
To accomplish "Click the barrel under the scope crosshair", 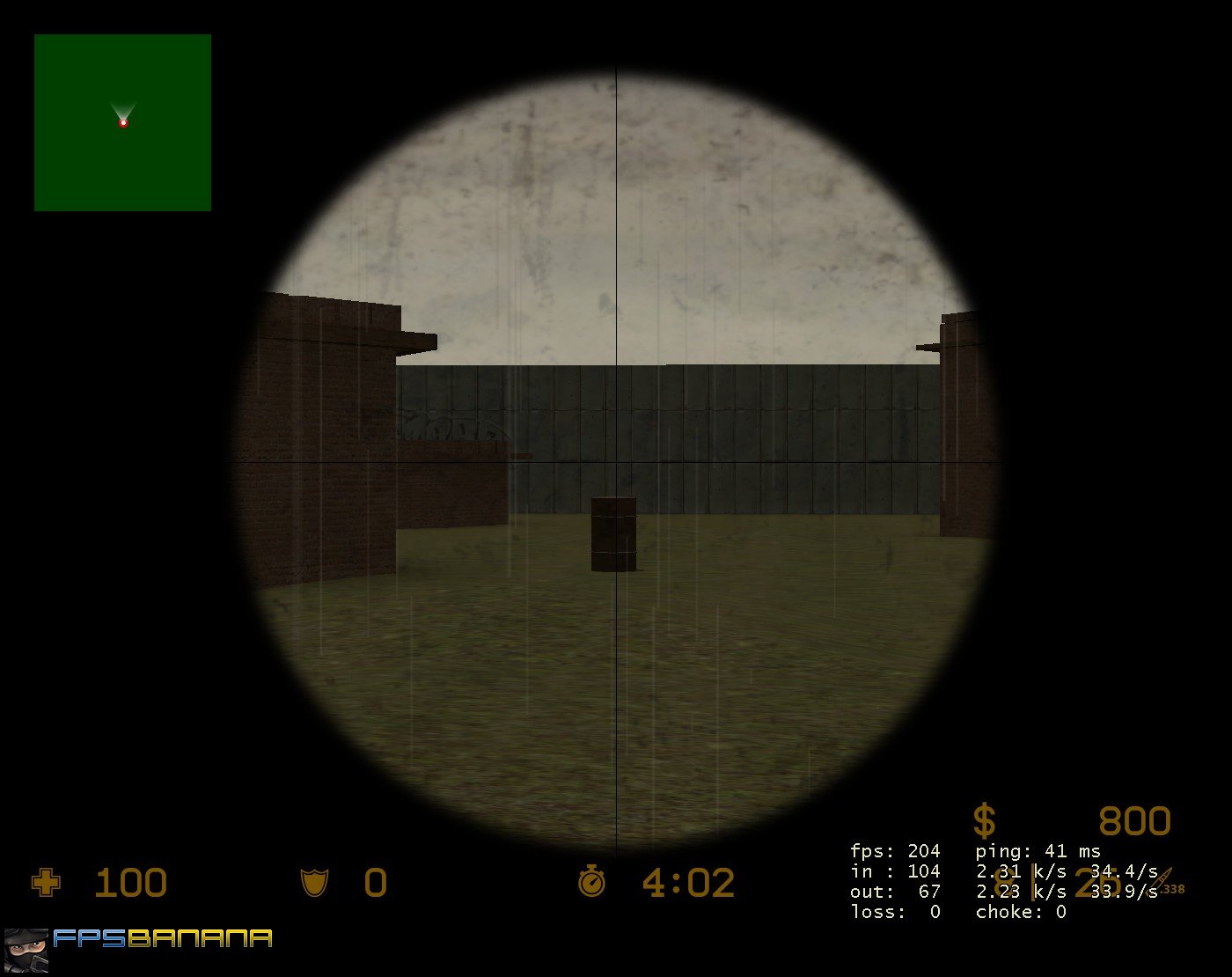I will point(613,533).
